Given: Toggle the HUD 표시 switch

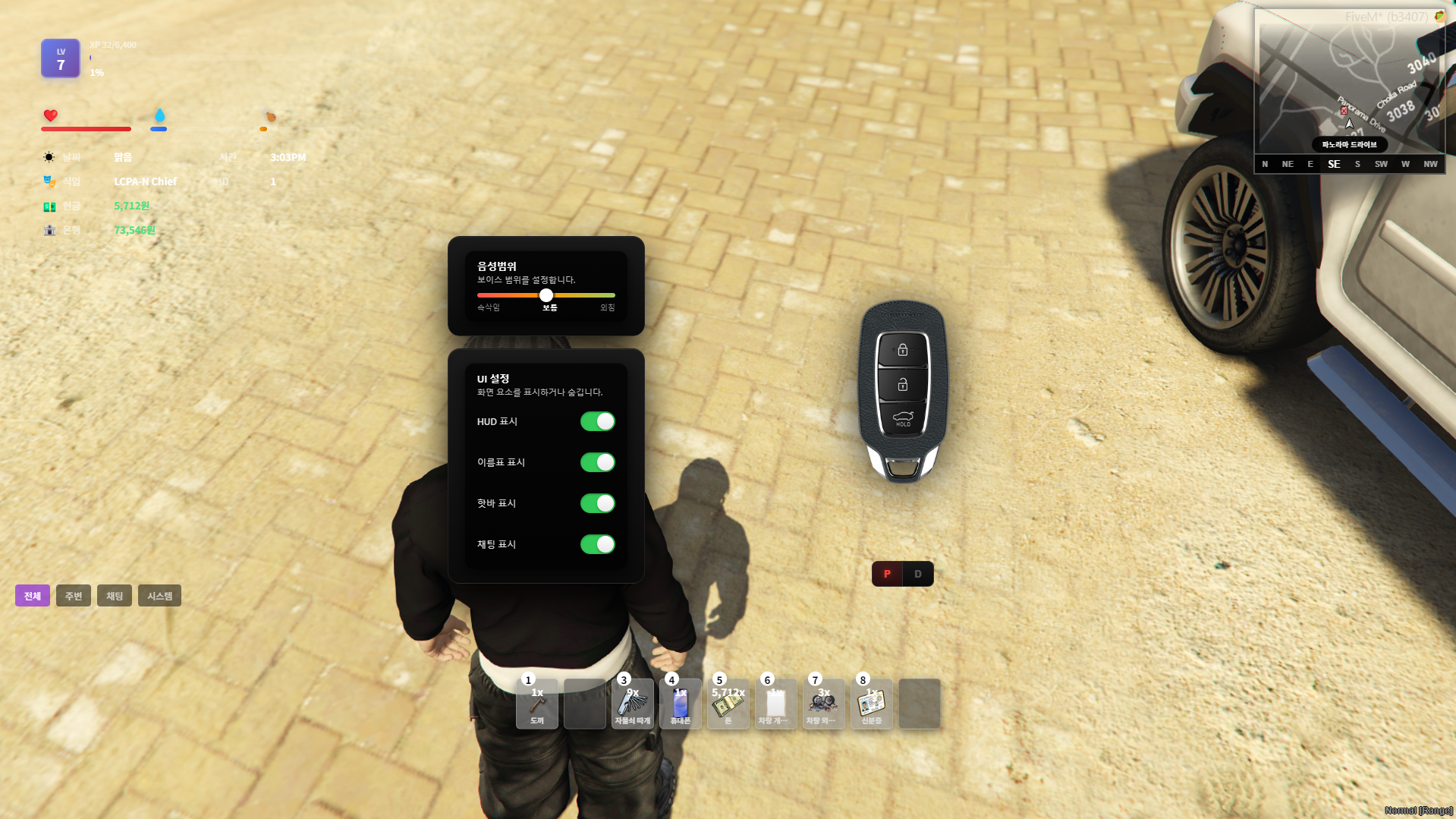Looking at the screenshot, I should click(x=597, y=421).
